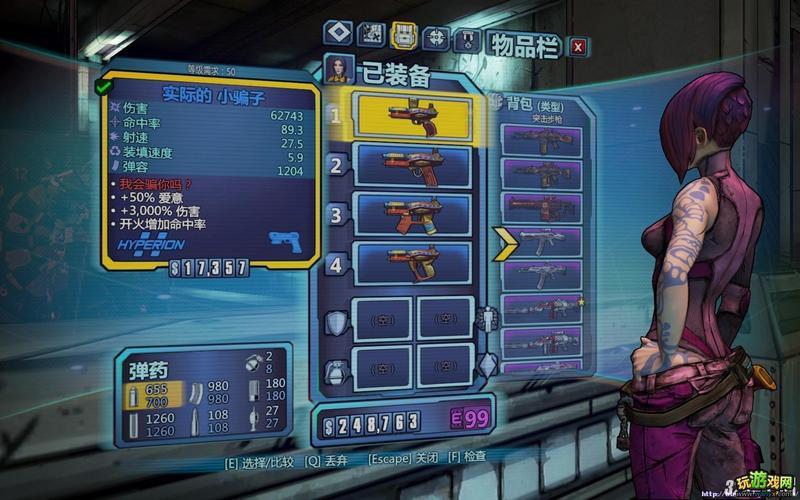This screenshot has height=500, width=800.
Task: Click the character portrait beside 已装备
Action: tap(337, 70)
